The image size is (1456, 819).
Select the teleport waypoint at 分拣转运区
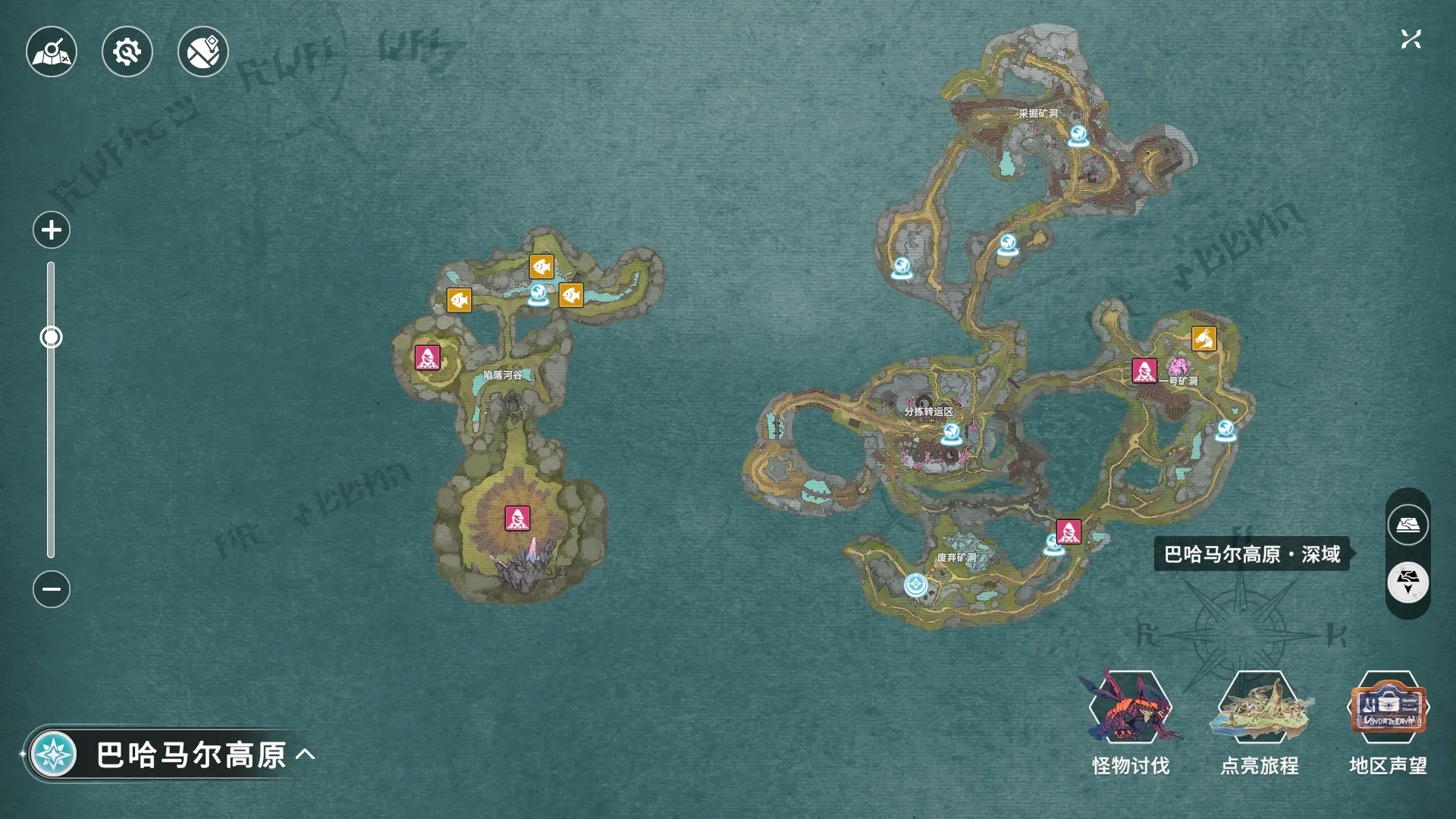click(x=951, y=434)
